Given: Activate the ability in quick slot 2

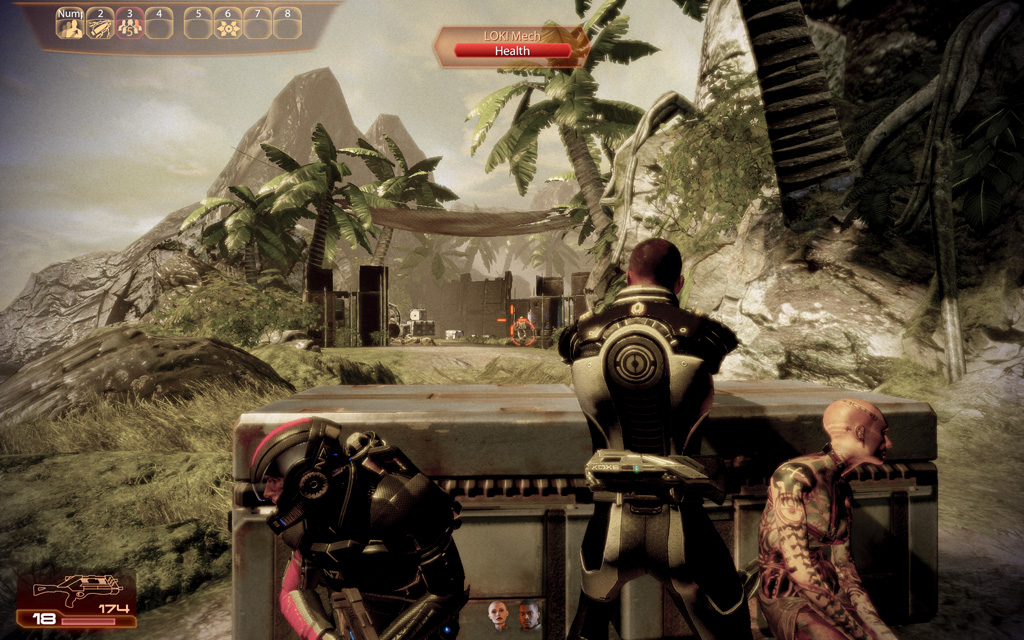Looking at the screenshot, I should tap(100, 25).
